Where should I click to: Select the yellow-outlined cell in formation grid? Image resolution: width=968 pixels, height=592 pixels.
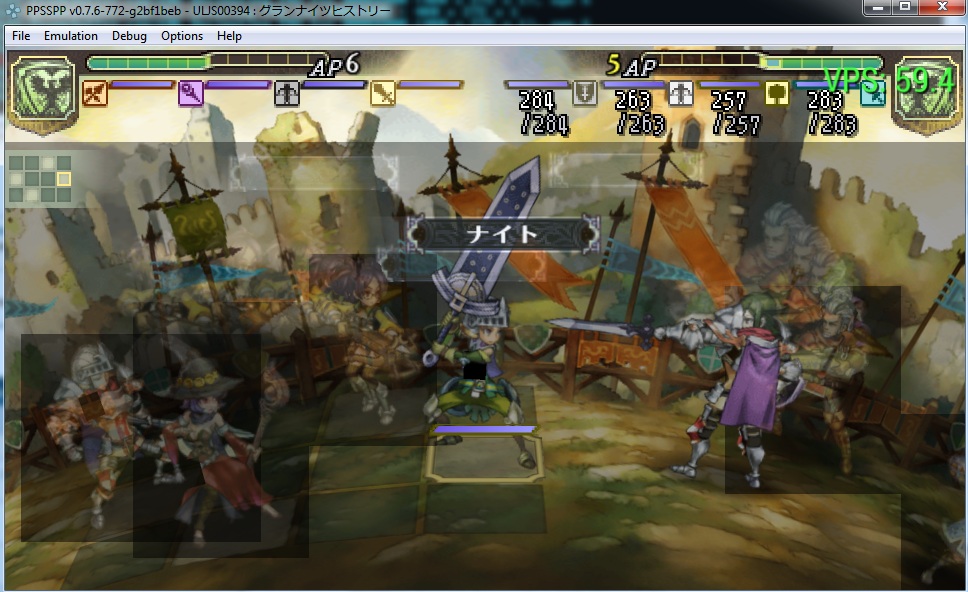[64, 179]
